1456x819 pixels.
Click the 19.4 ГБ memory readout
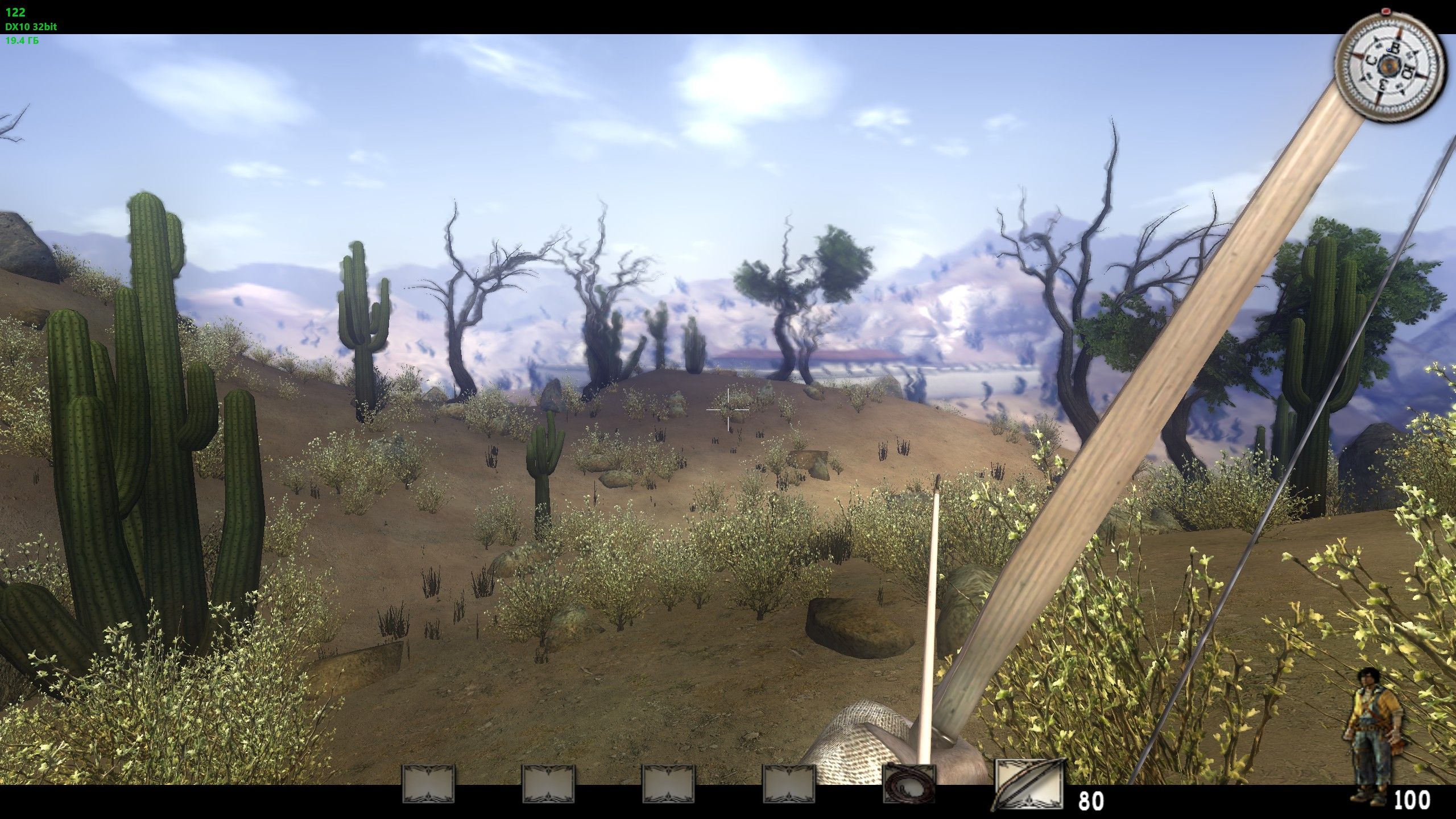(x=23, y=41)
